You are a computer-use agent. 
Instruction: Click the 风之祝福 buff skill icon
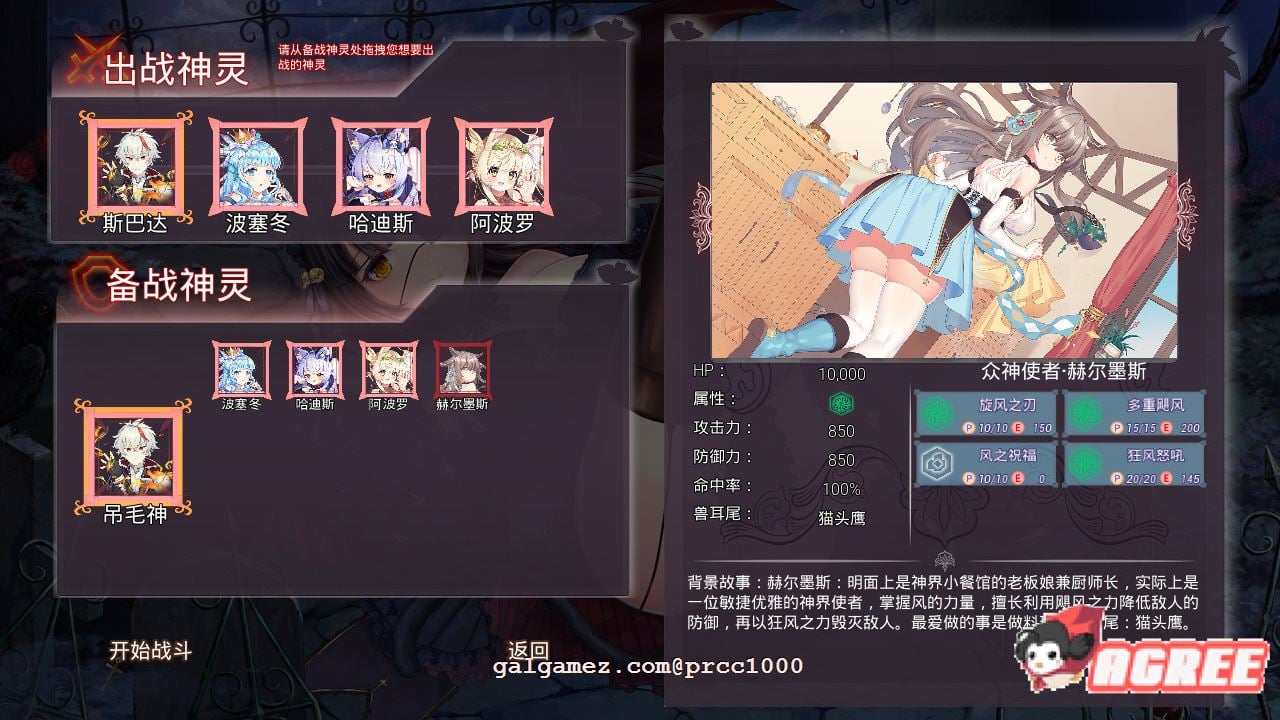click(935, 463)
